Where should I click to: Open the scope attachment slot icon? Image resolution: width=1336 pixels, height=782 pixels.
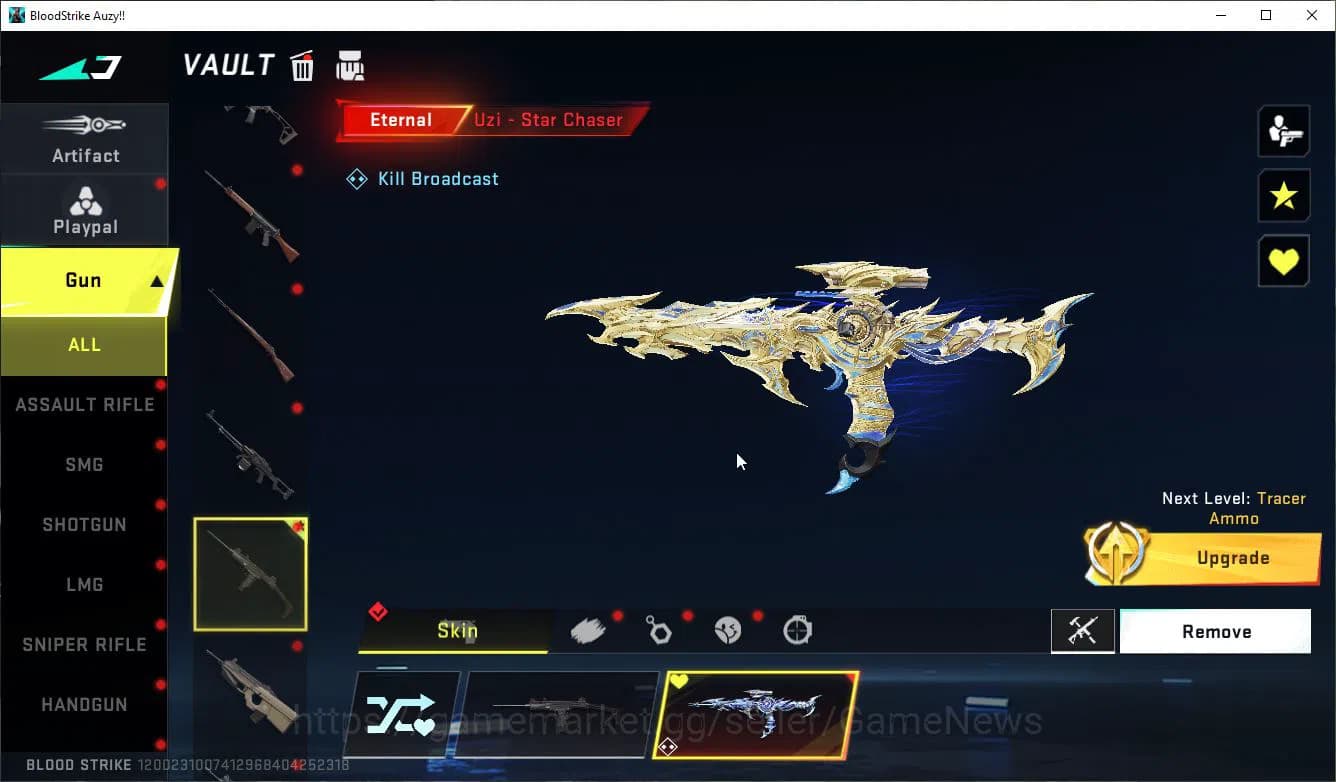pyautogui.click(x=797, y=629)
